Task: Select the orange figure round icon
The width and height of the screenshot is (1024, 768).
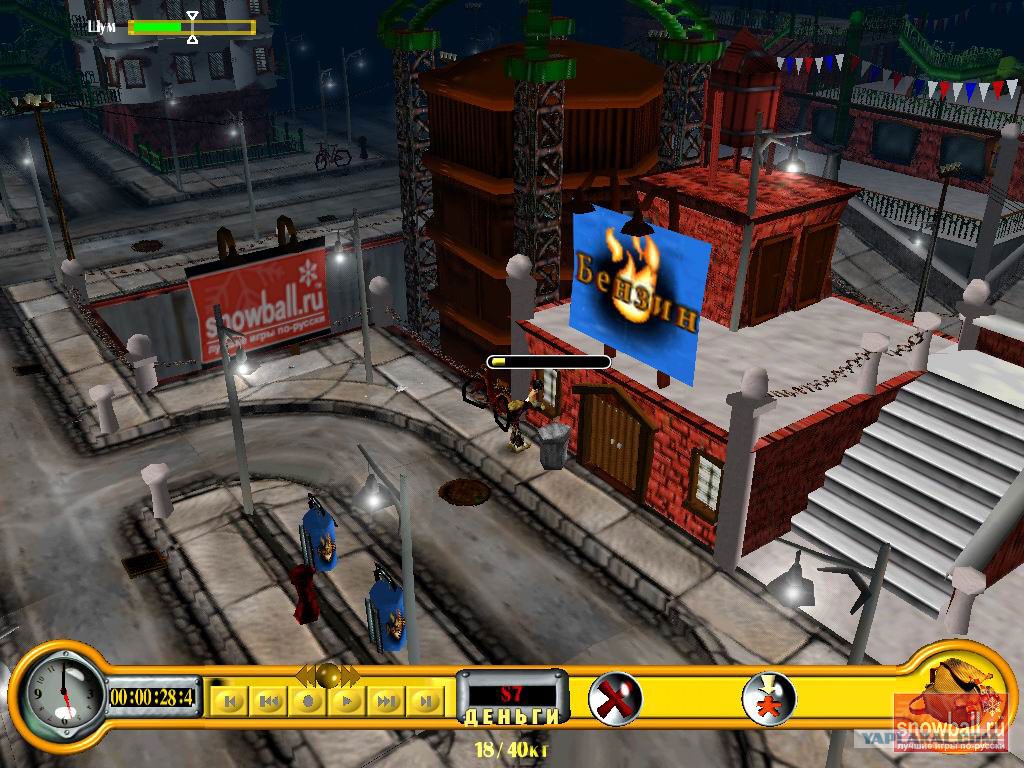Action: coord(769,697)
